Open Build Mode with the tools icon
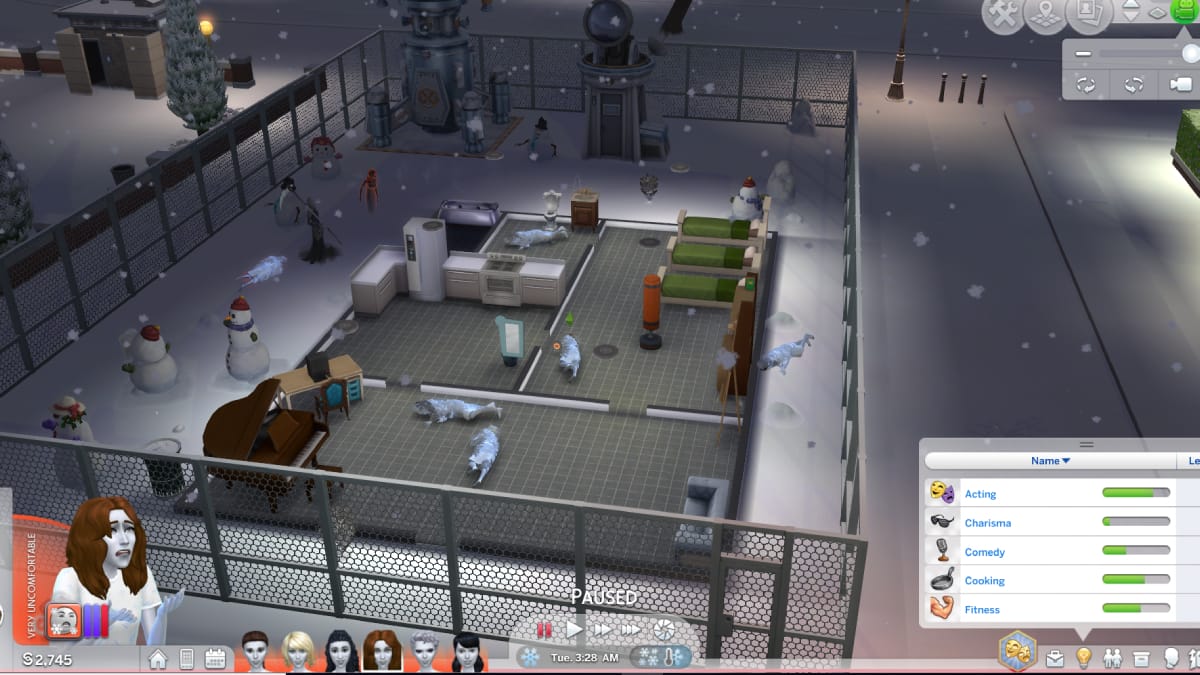Screen dimensions: 1200x675 coord(1003,16)
